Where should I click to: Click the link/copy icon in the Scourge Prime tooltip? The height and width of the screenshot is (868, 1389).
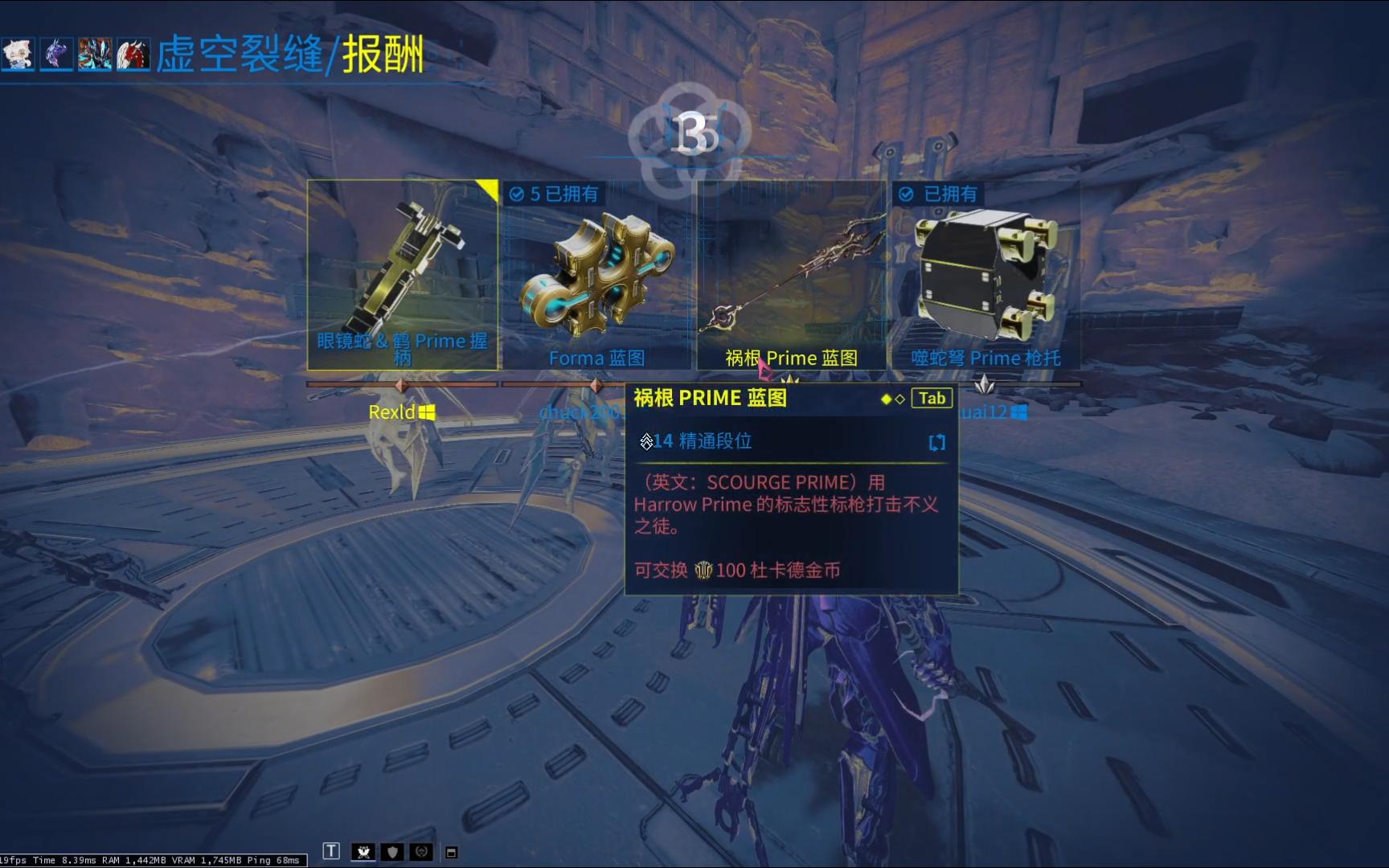pos(936,443)
